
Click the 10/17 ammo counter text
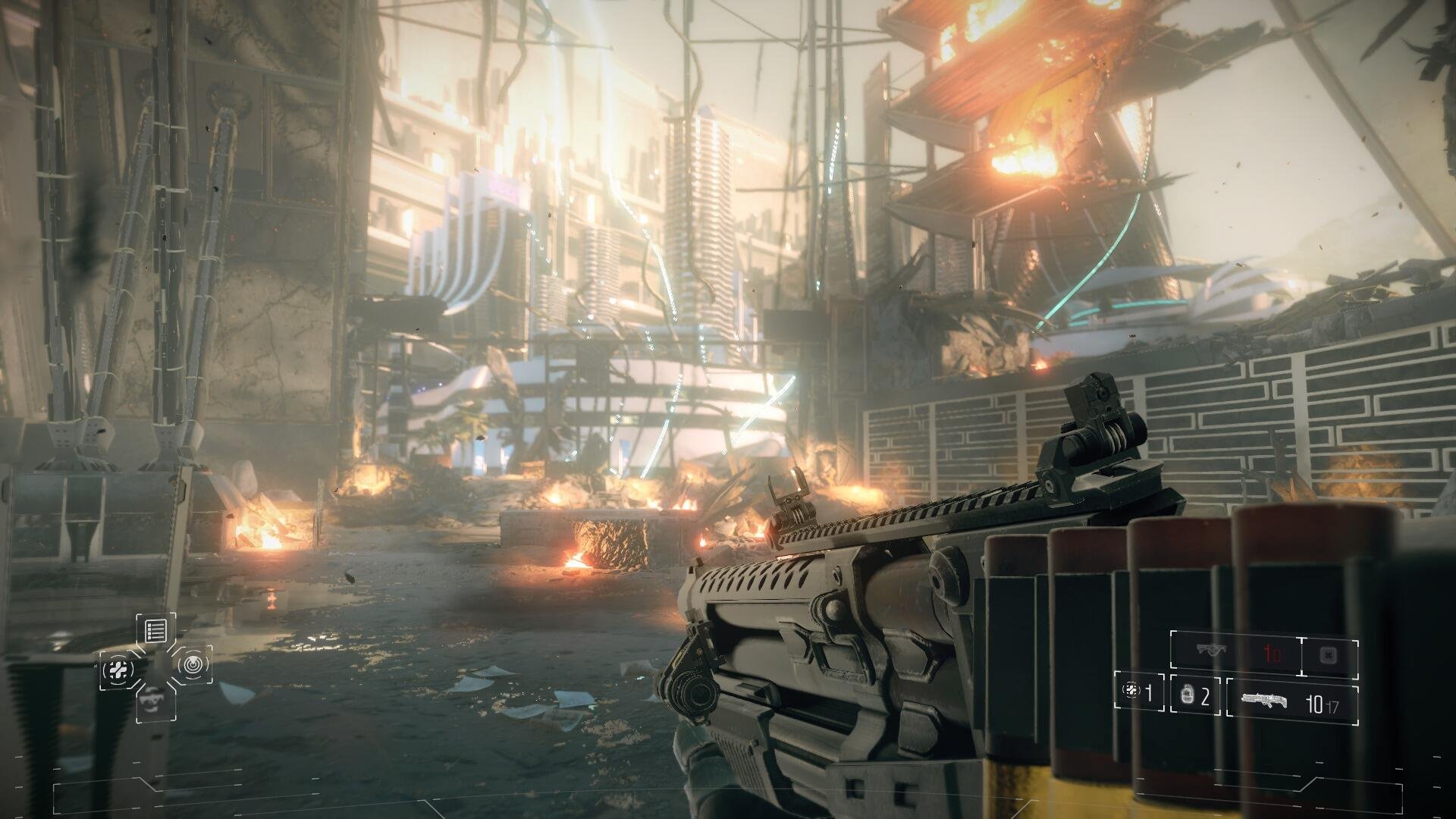[x=1323, y=703]
